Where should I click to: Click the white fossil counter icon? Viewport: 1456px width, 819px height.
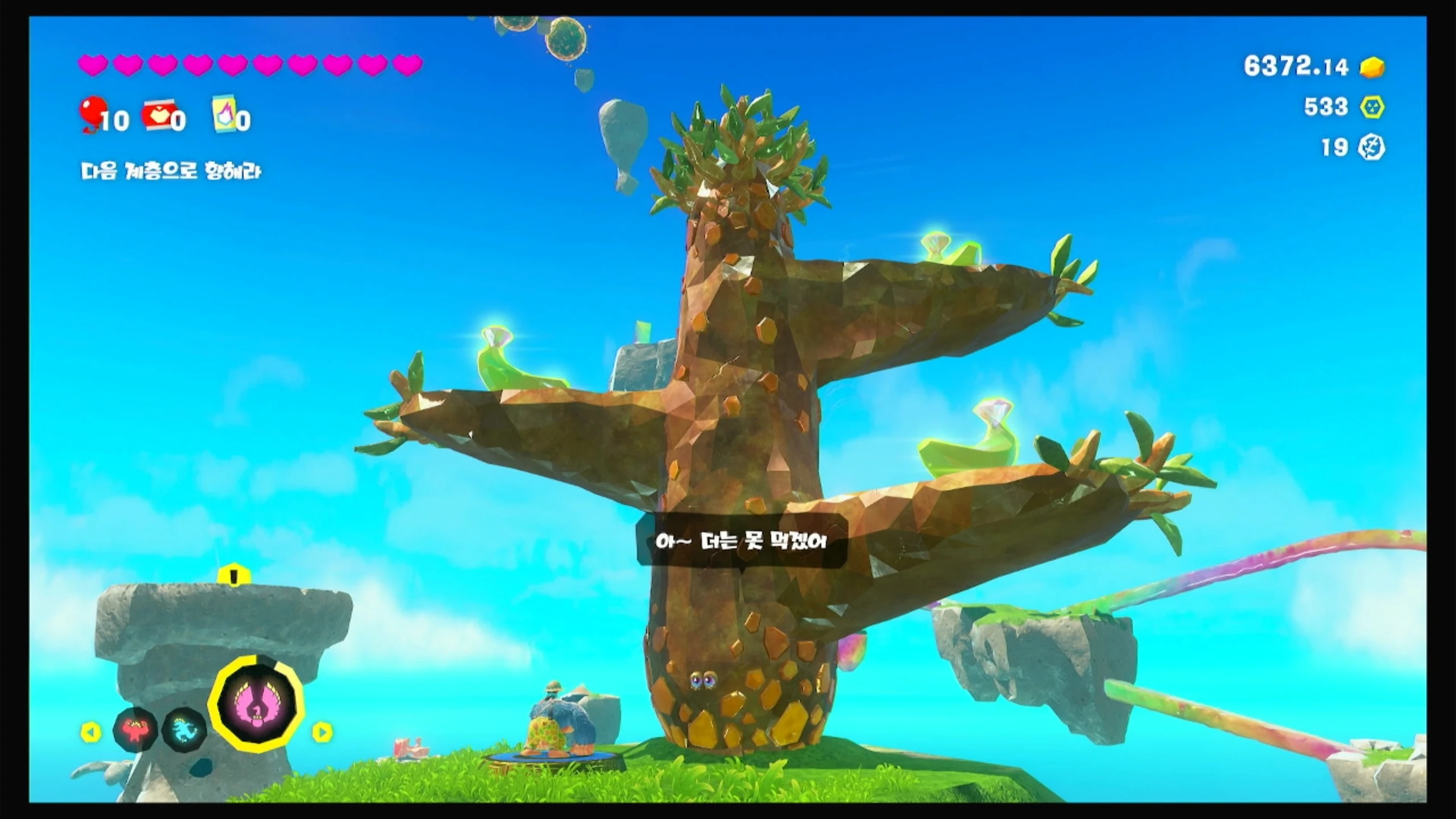tap(1371, 148)
